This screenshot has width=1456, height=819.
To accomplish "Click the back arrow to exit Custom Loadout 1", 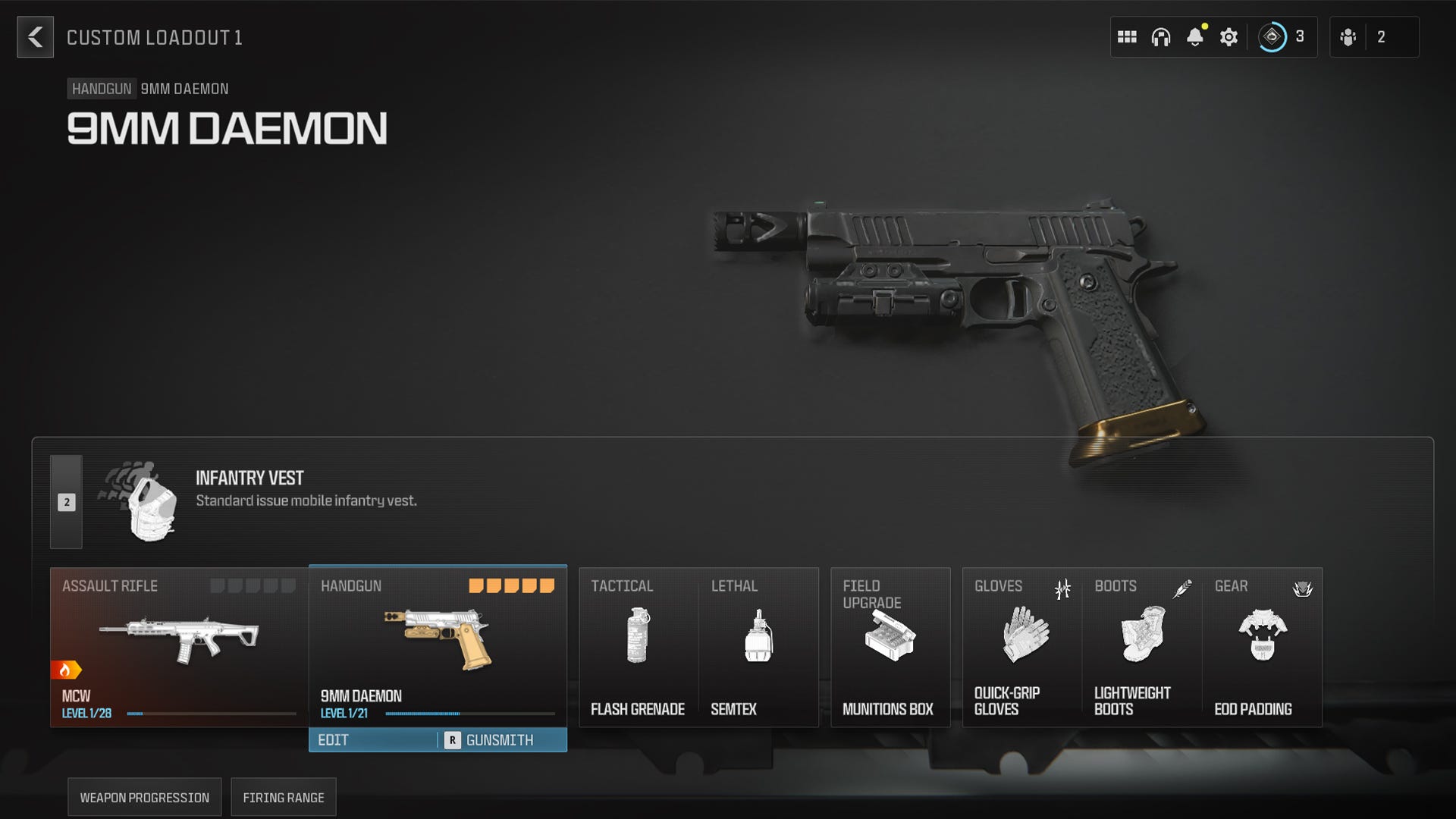I will click(x=34, y=37).
